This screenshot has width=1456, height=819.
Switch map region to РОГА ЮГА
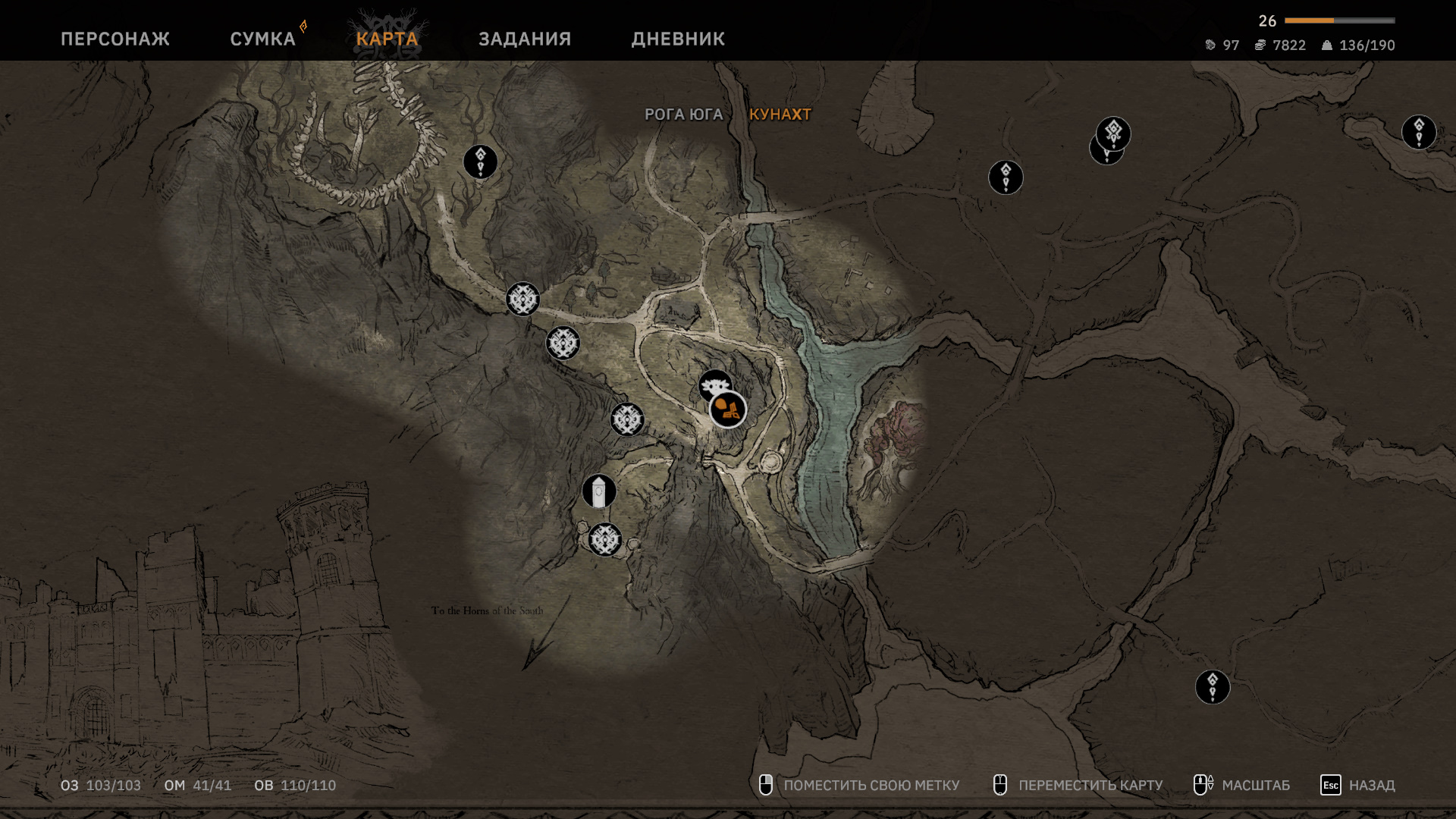[x=683, y=115]
